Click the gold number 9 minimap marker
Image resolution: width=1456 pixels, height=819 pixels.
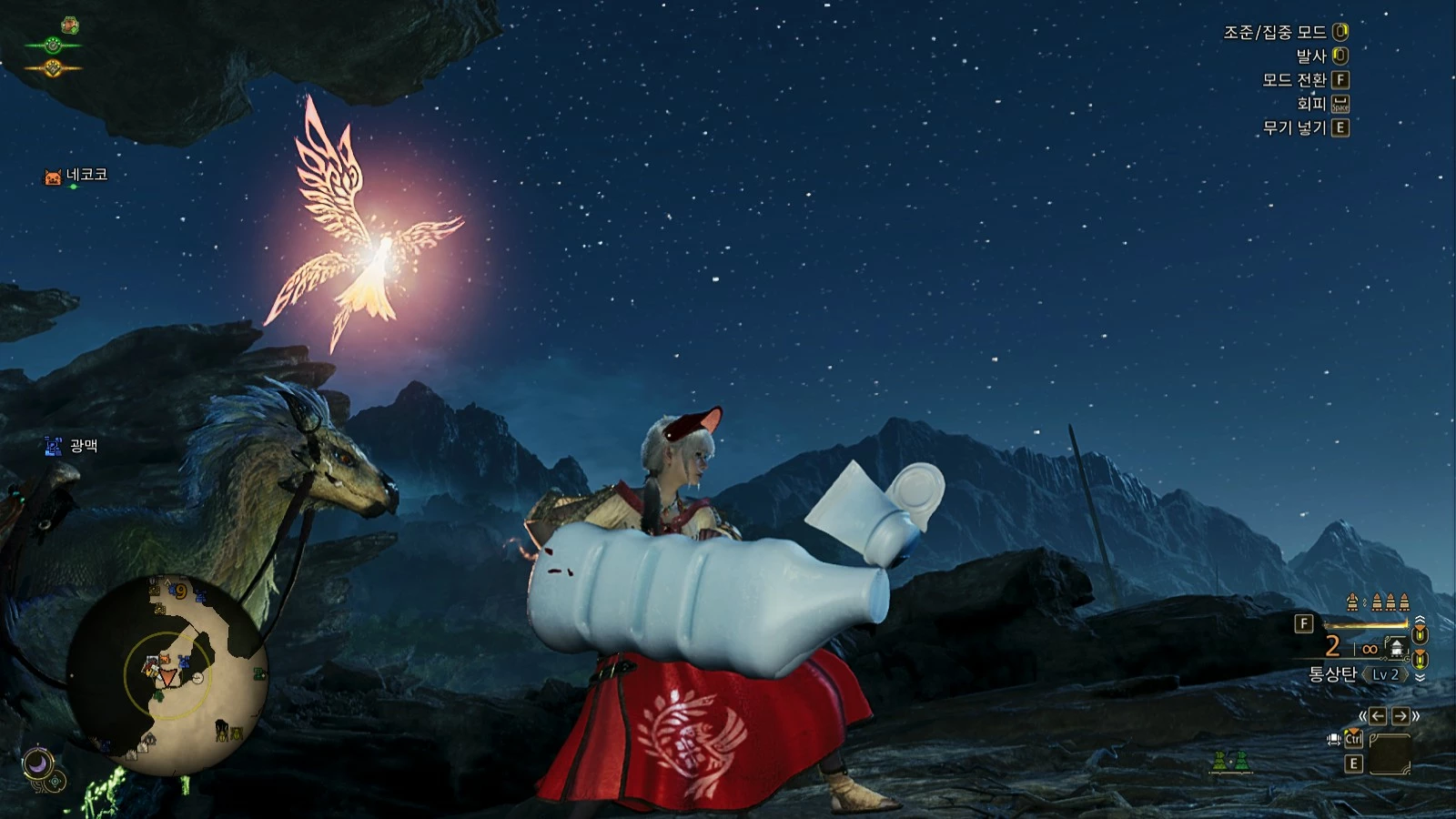click(180, 592)
